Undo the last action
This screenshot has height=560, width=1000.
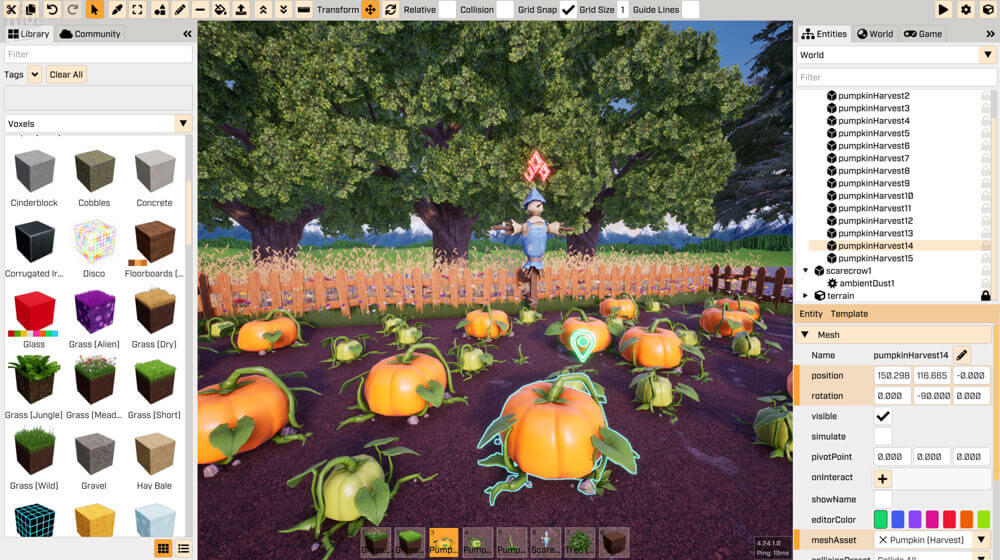click(x=52, y=10)
